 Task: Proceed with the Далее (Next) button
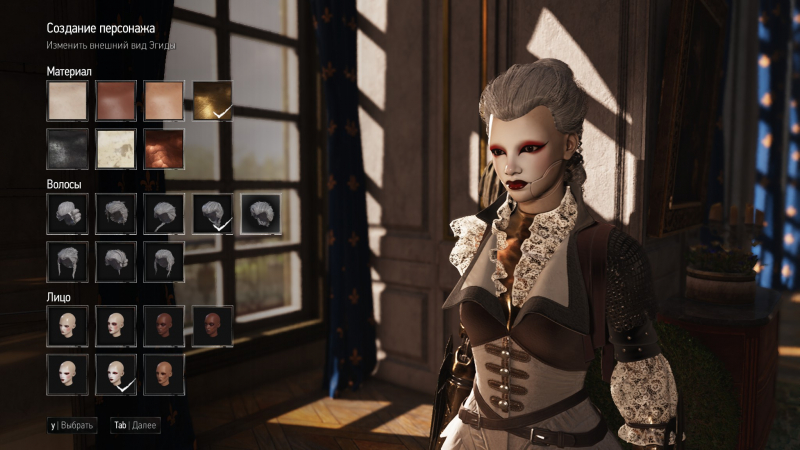point(135,425)
